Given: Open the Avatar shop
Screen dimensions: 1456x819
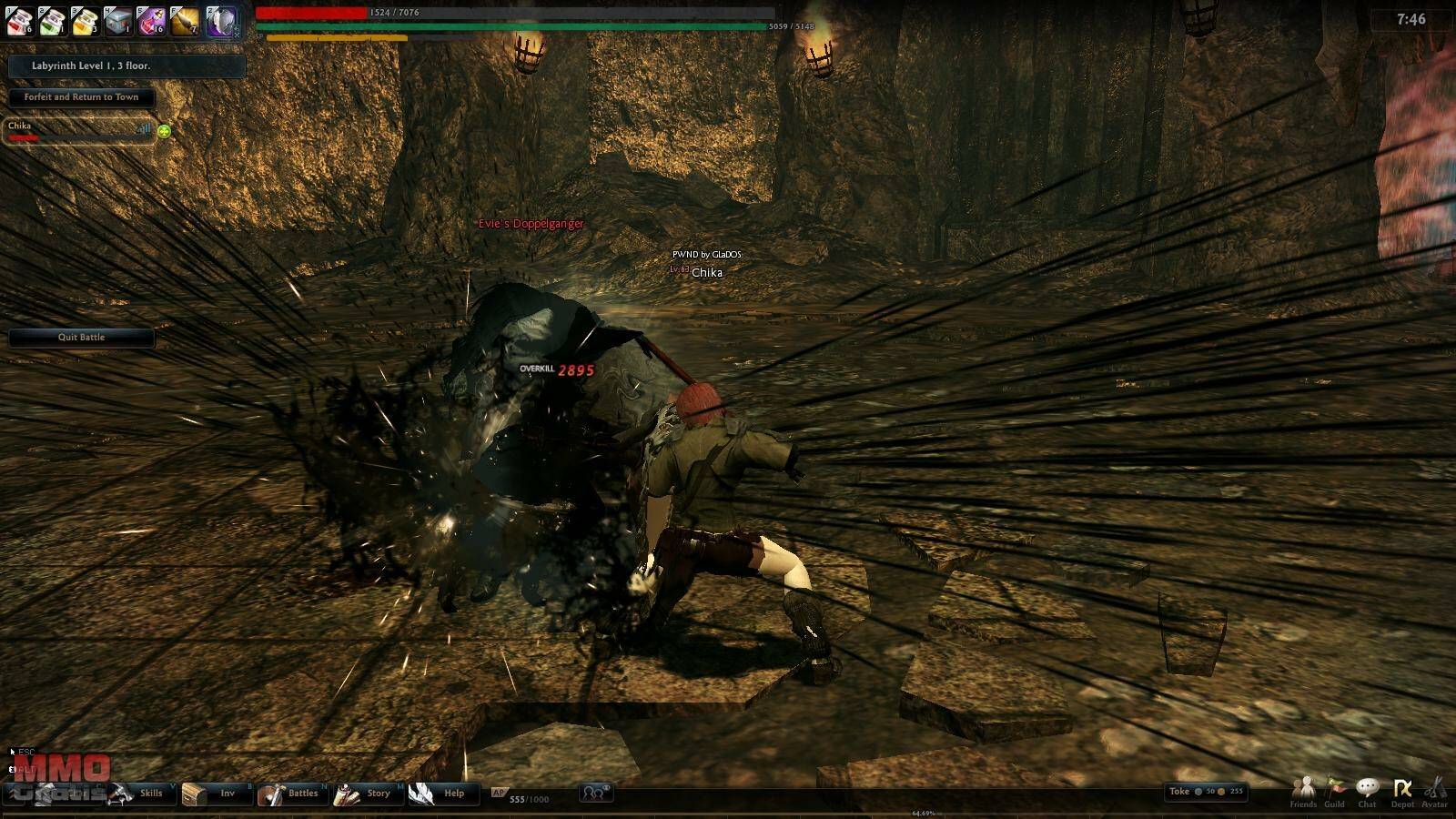Looking at the screenshot, I should tap(1434, 792).
